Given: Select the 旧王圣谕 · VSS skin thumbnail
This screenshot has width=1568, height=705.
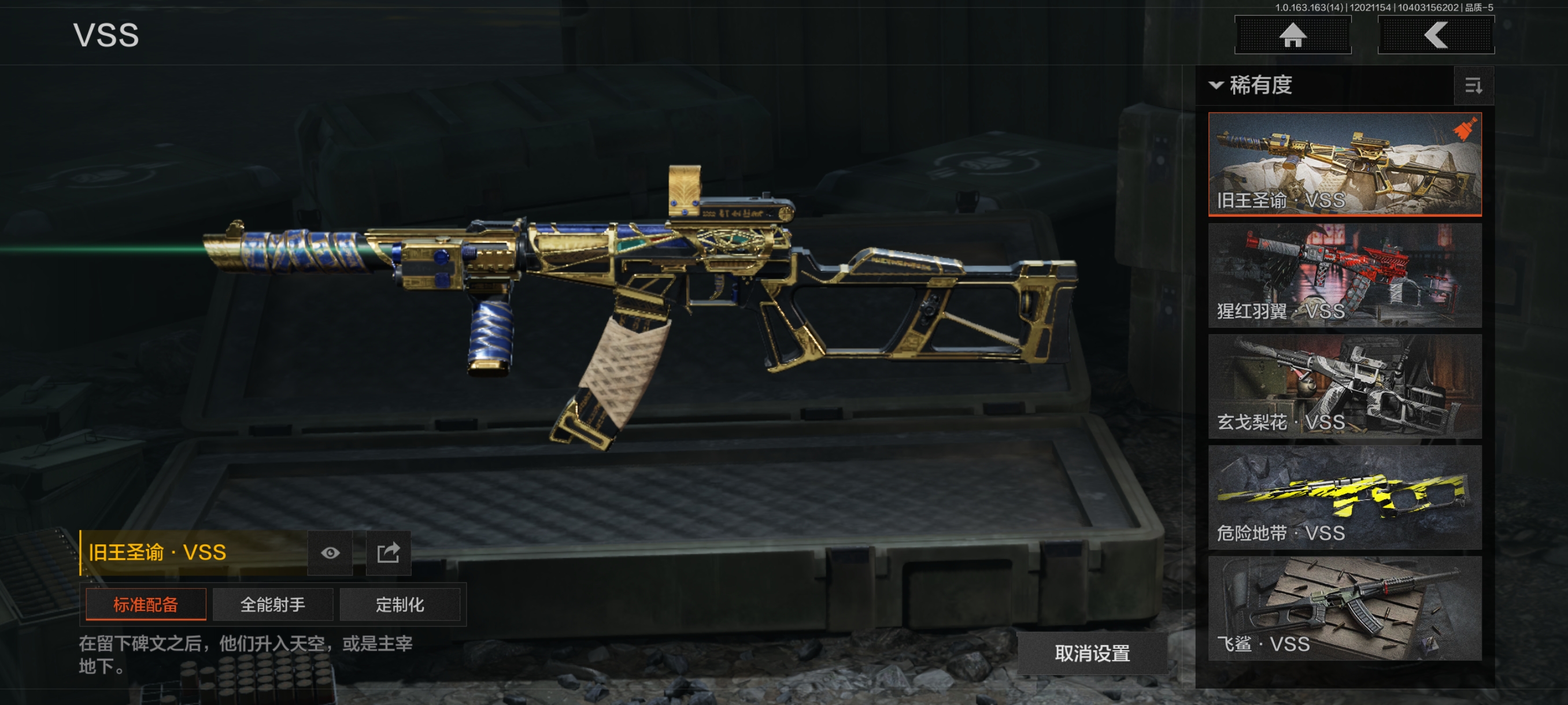Looking at the screenshot, I should pyautogui.click(x=1345, y=164).
